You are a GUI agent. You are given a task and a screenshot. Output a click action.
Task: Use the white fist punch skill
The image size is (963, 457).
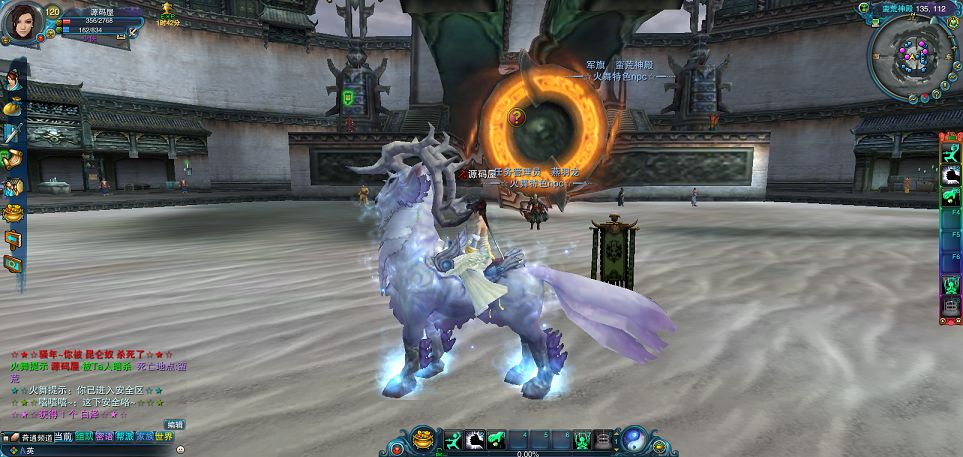474,440
